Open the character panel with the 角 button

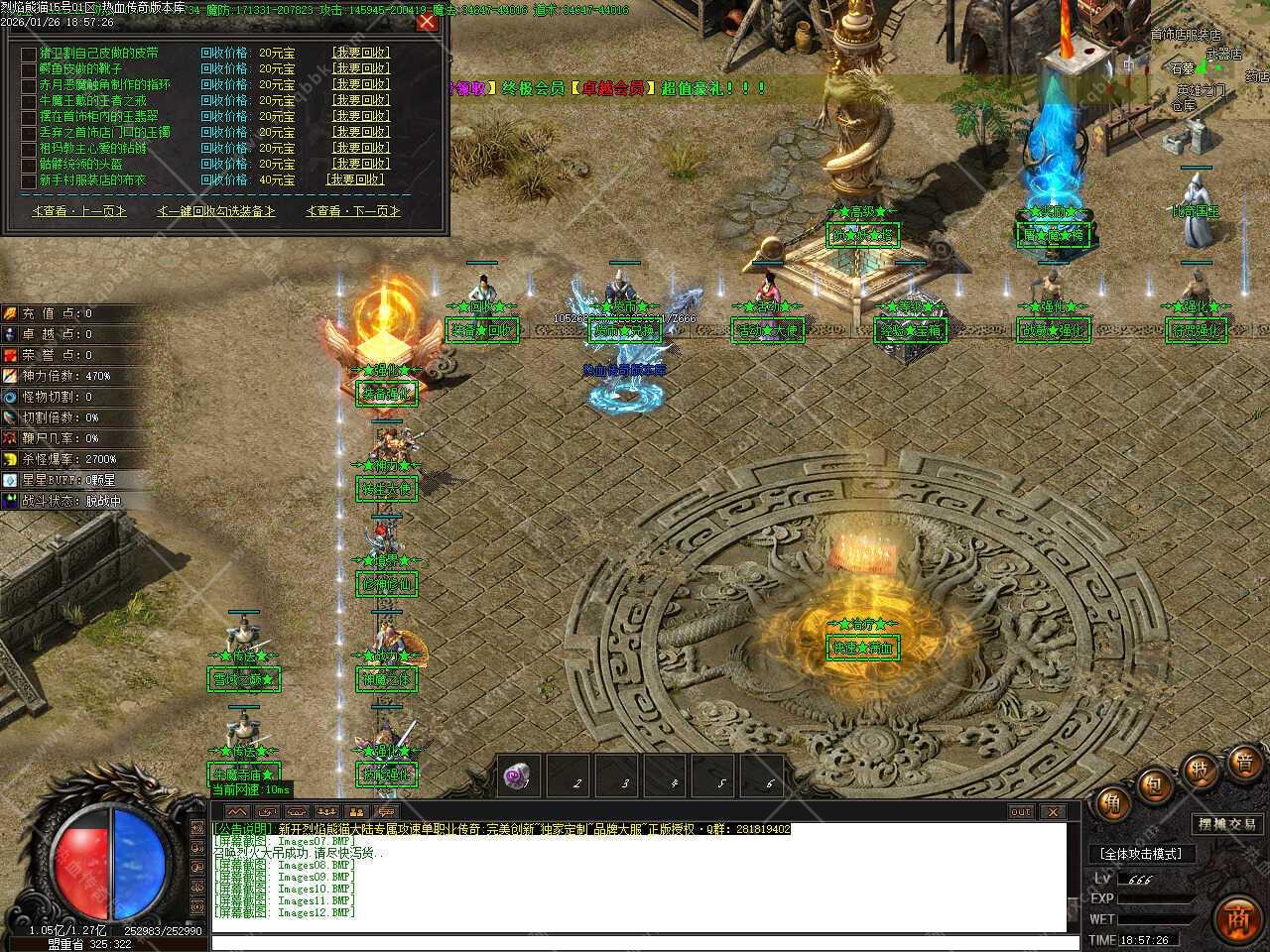click(x=1111, y=802)
